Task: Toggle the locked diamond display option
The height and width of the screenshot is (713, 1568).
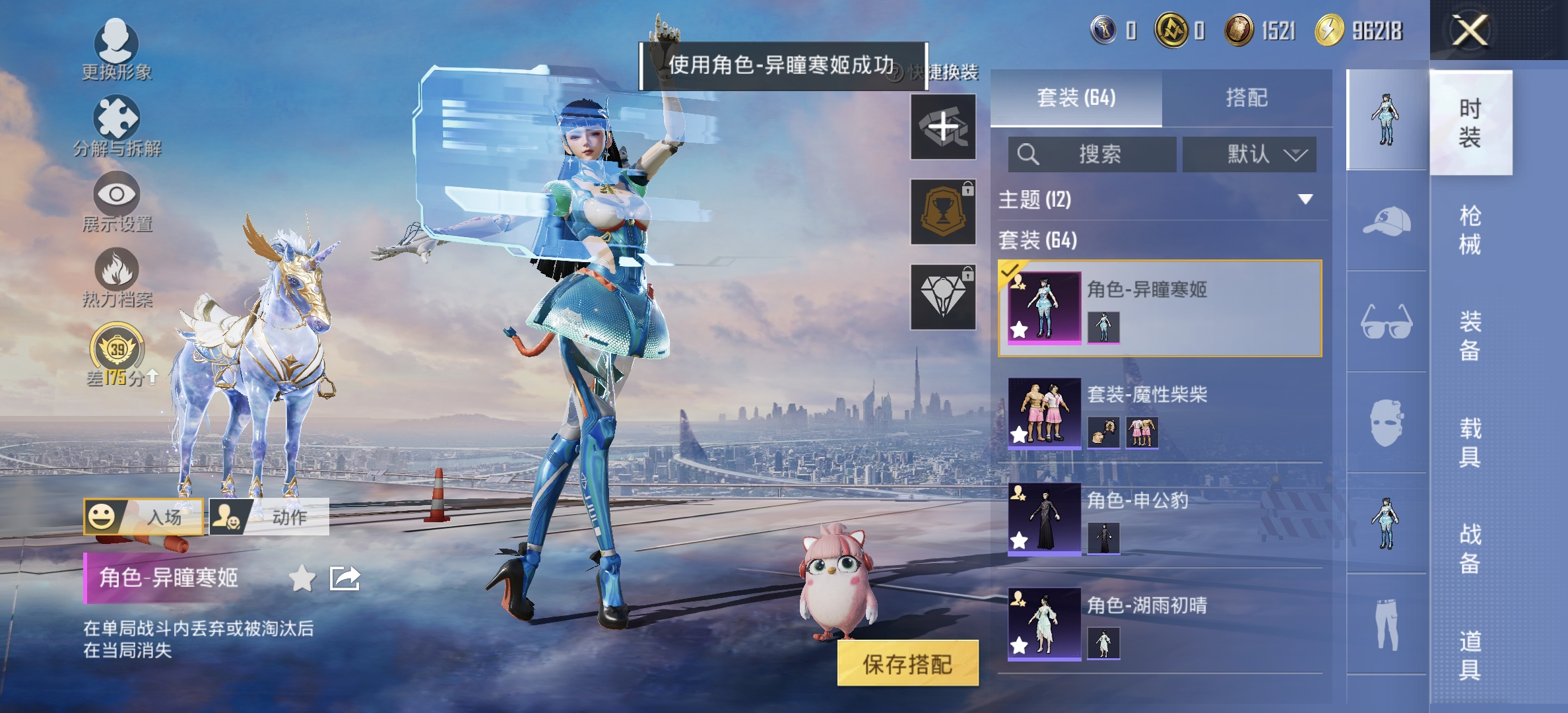Action: click(x=942, y=294)
